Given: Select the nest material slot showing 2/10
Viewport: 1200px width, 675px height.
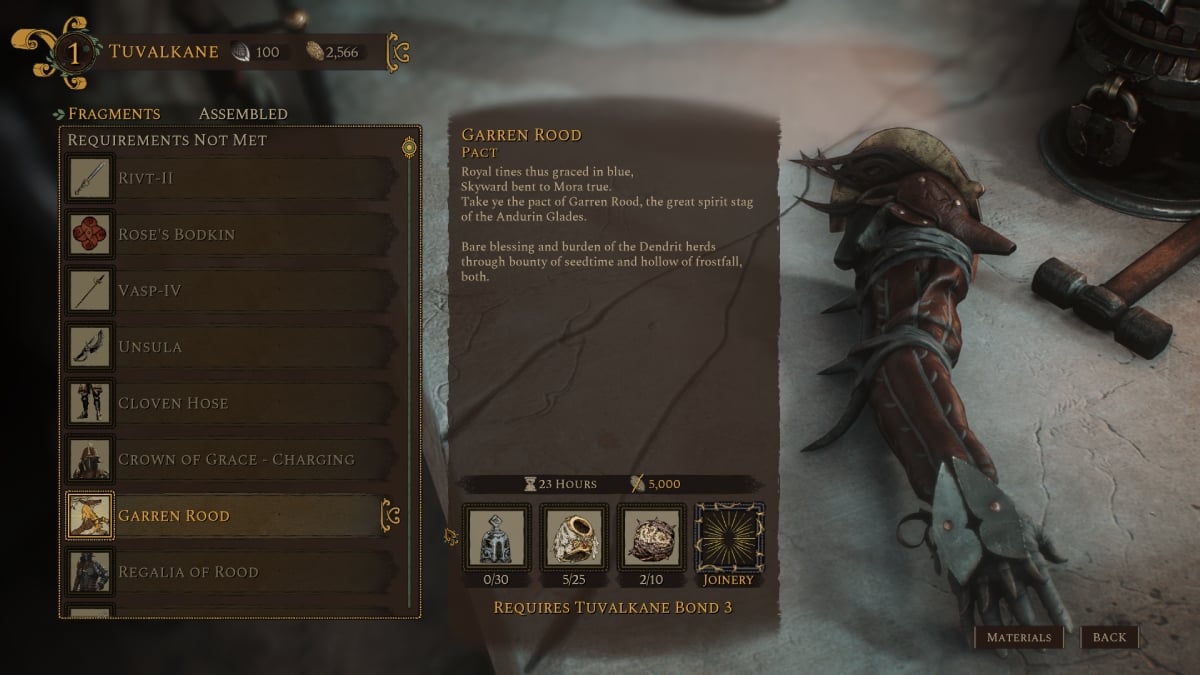Looking at the screenshot, I should click(x=652, y=537).
